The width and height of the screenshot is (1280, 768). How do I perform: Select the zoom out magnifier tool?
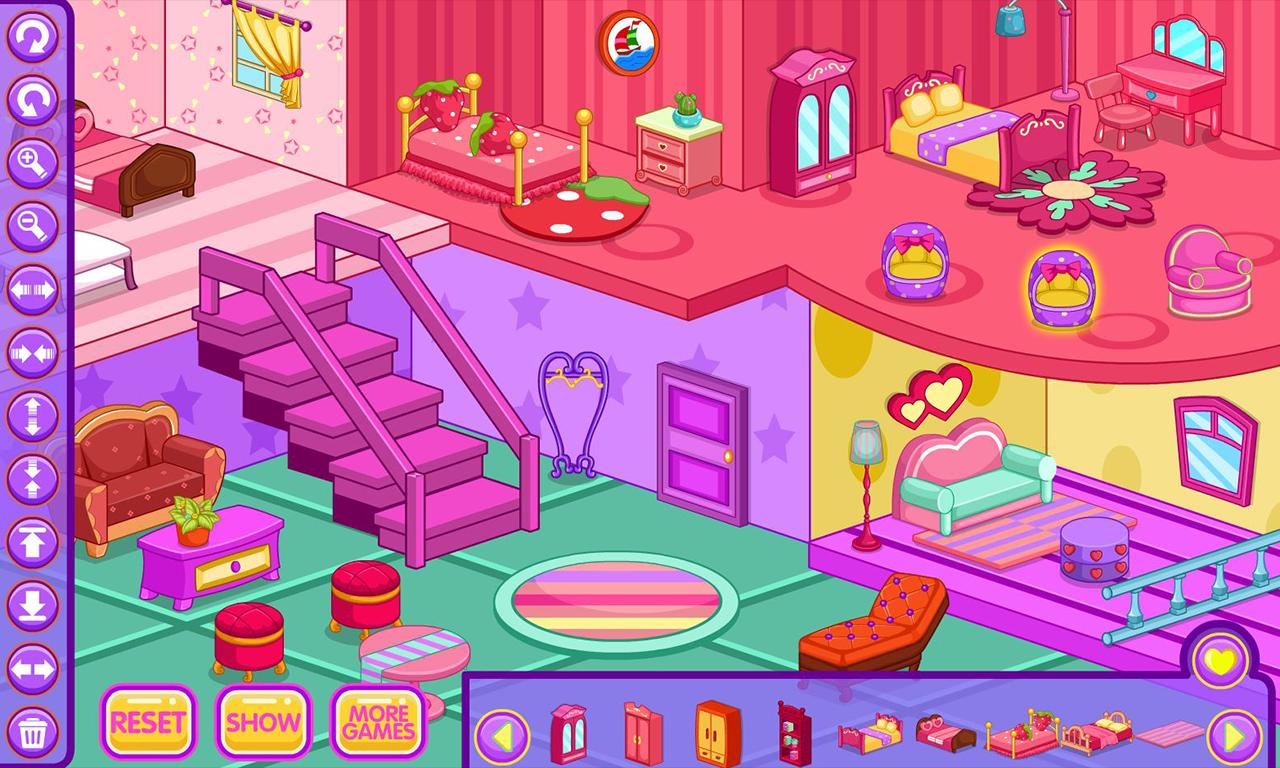click(x=33, y=222)
